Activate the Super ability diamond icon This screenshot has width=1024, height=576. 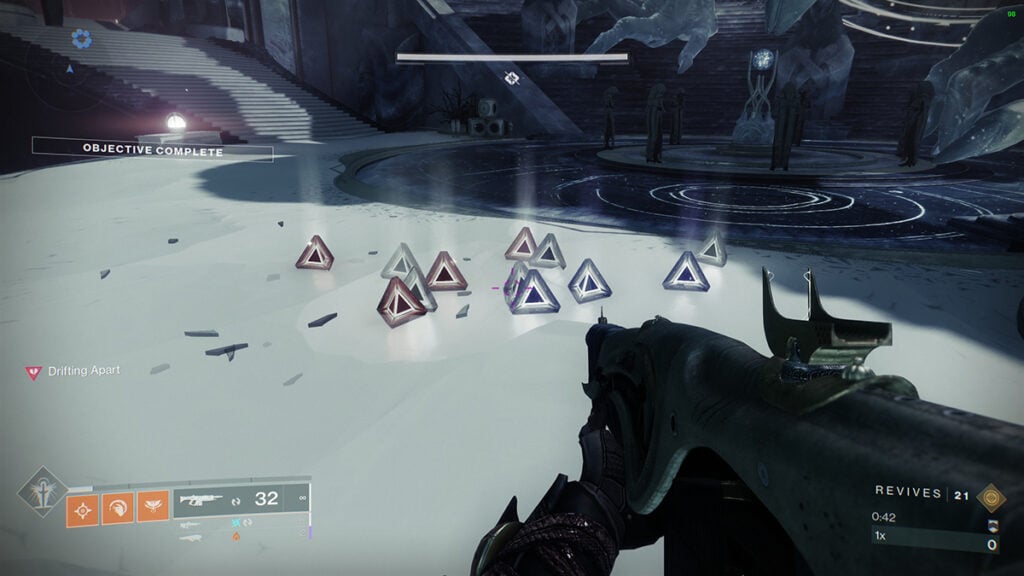point(42,492)
